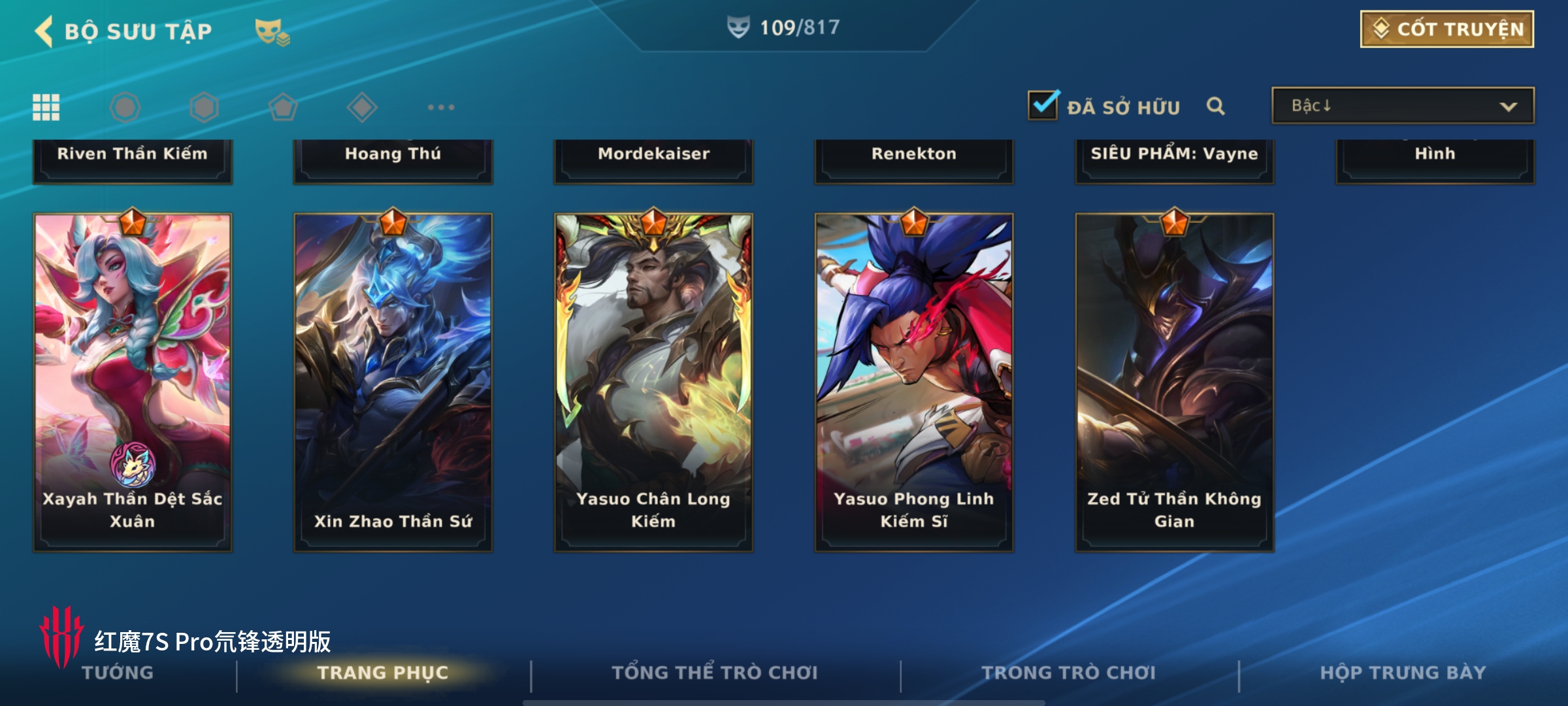Image resolution: width=1568 pixels, height=706 pixels.
Task: Expand the Bậc sort dropdown
Action: pyautogui.click(x=1402, y=106)
